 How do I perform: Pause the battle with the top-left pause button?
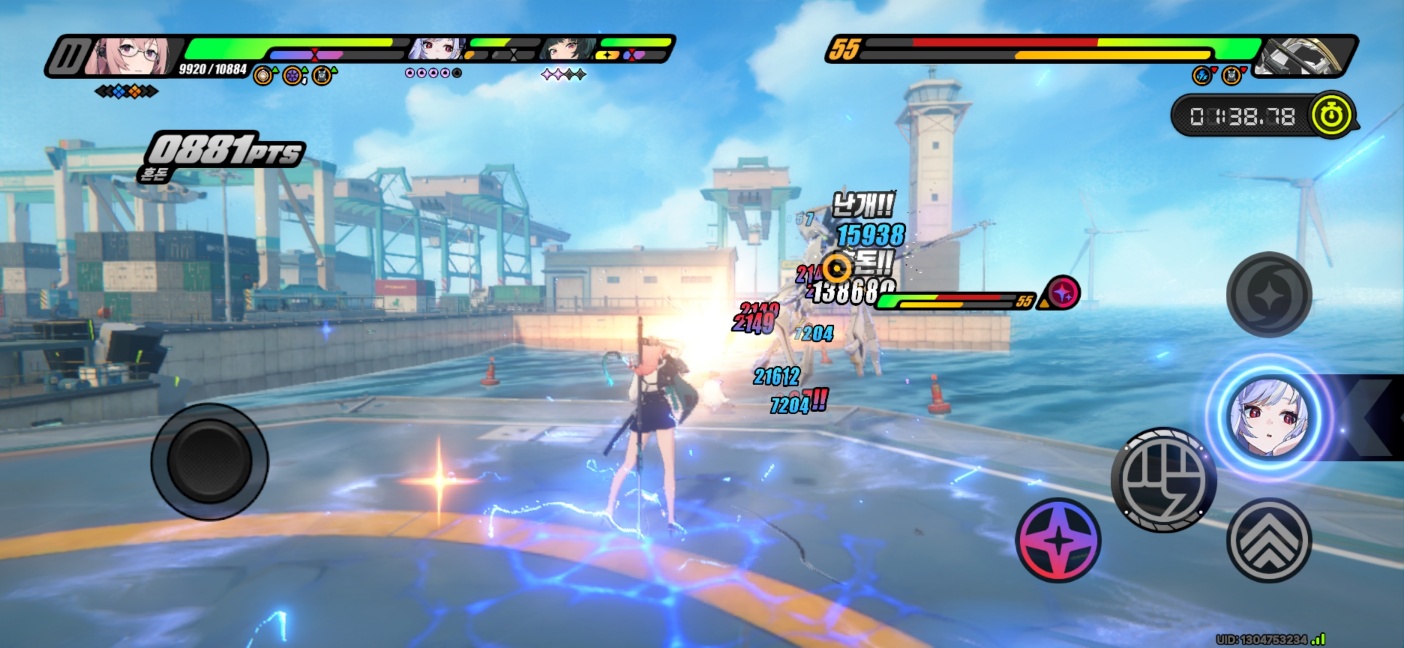(x=67, y=56)
